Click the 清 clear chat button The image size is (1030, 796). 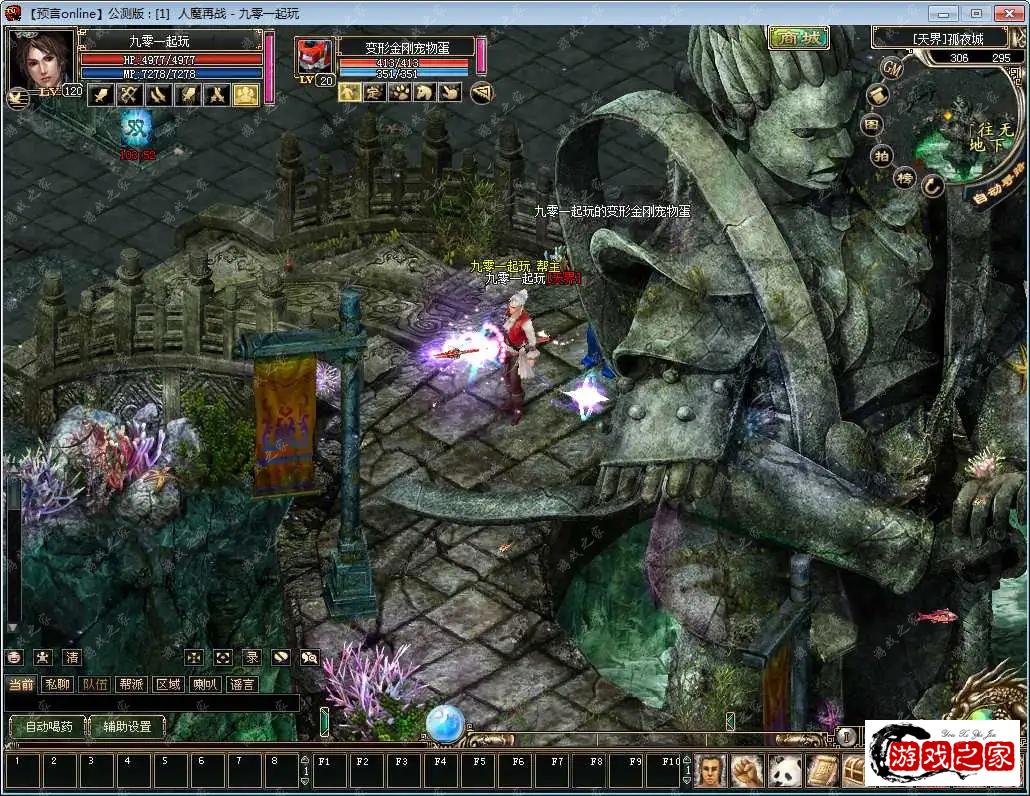coord(71,657)
